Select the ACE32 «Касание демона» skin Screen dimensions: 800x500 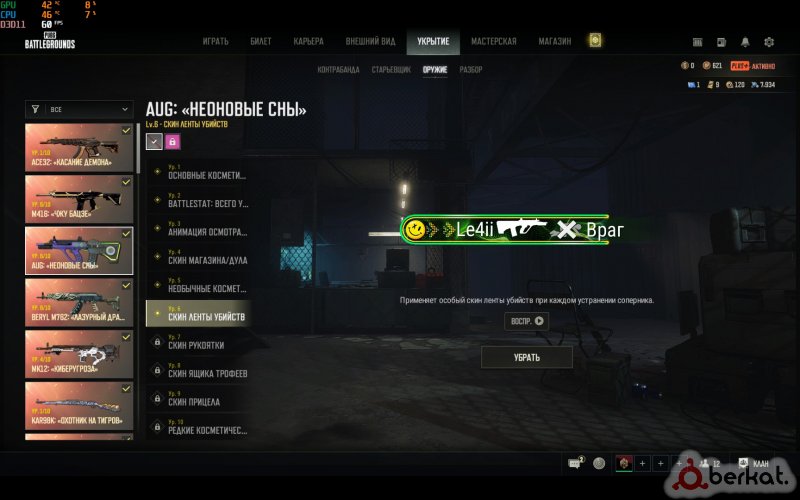click(79, 147)
